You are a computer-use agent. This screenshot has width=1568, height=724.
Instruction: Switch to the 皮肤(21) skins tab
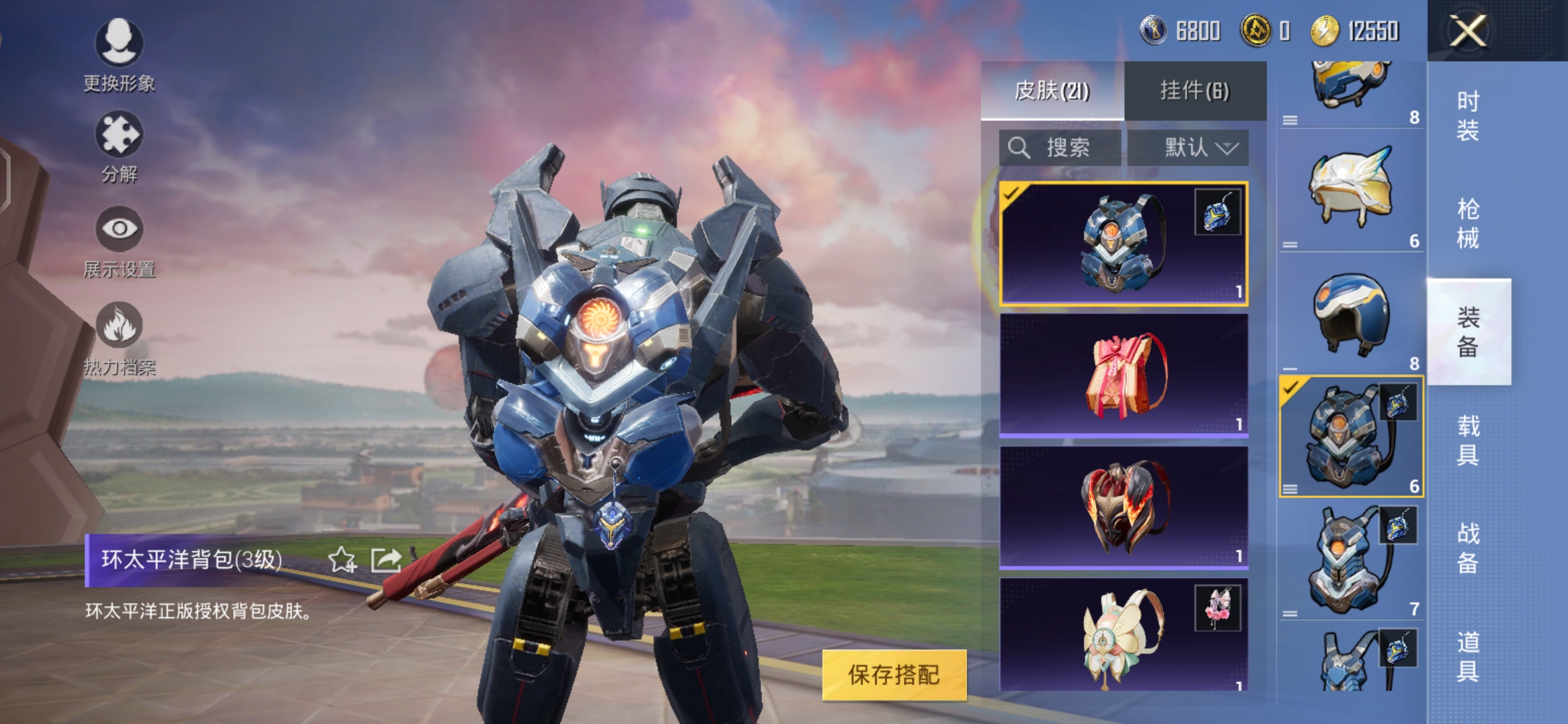[1051, 90]
